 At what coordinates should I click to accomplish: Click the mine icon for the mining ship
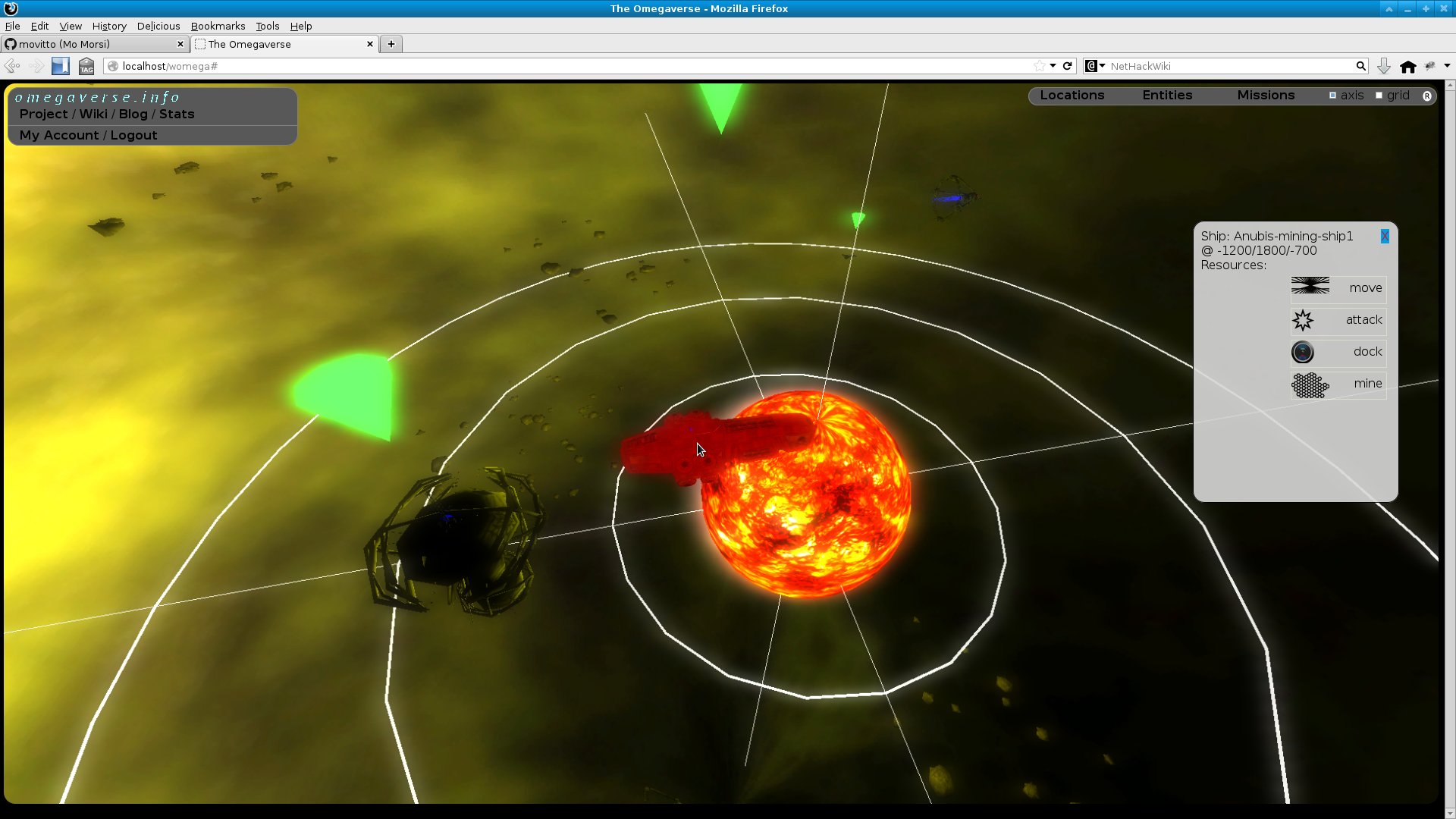point(1310,384)
